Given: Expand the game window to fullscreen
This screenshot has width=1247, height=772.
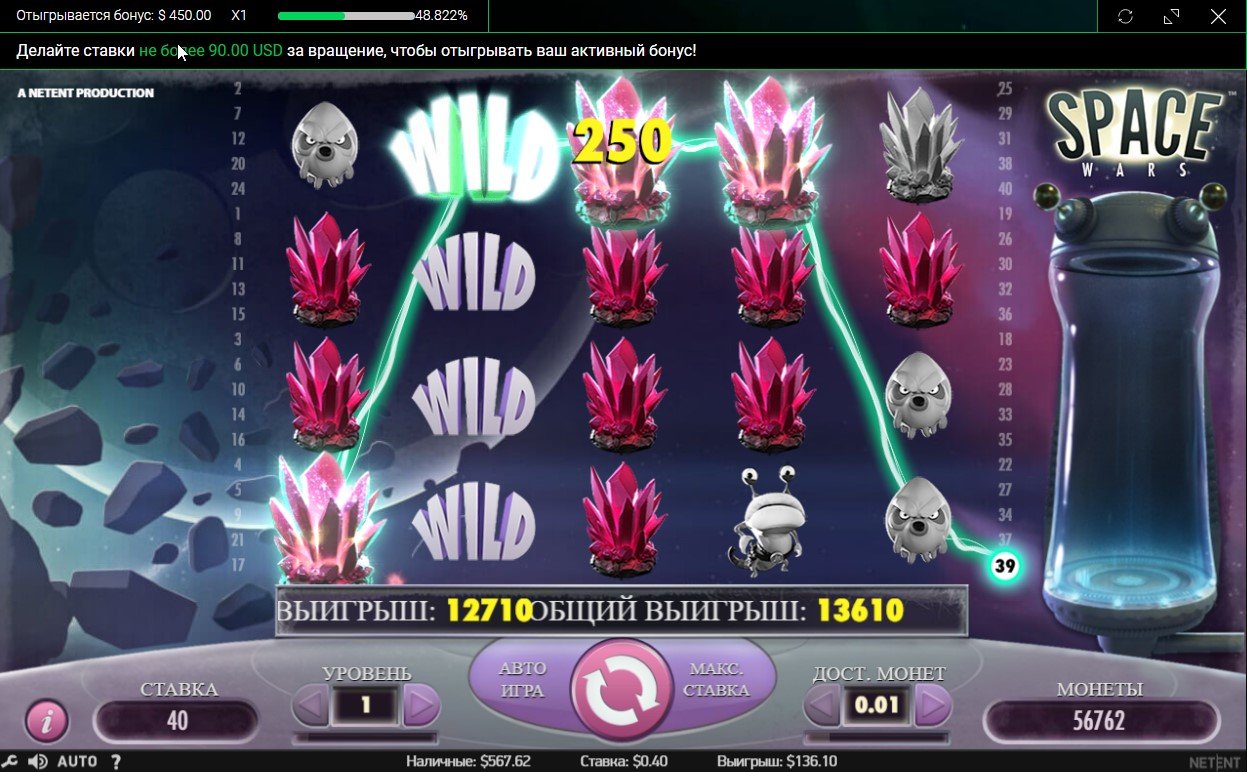Looking at the screenshot, I should click(1172, 16).
